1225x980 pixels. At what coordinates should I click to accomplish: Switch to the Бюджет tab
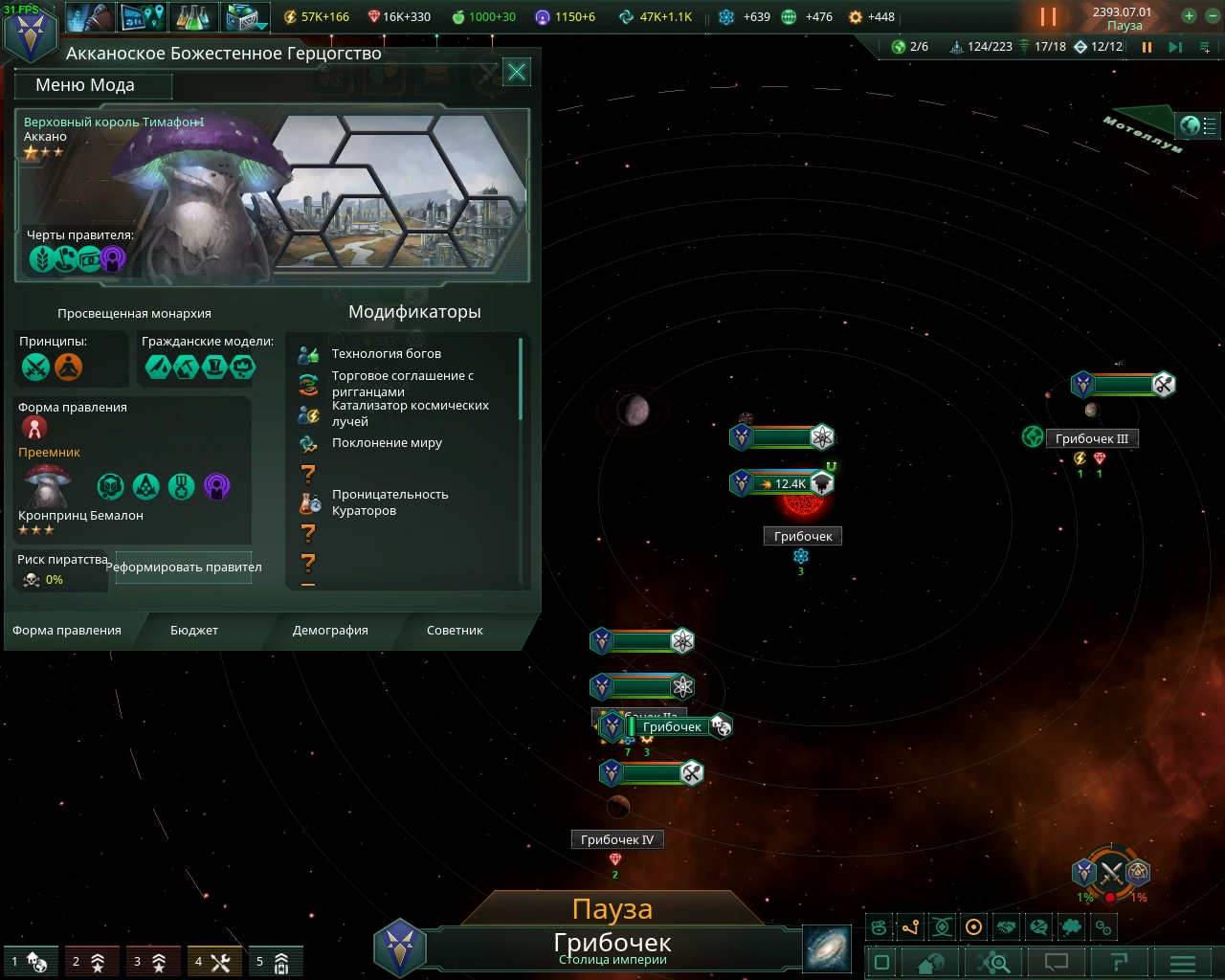tap(194, 631)
